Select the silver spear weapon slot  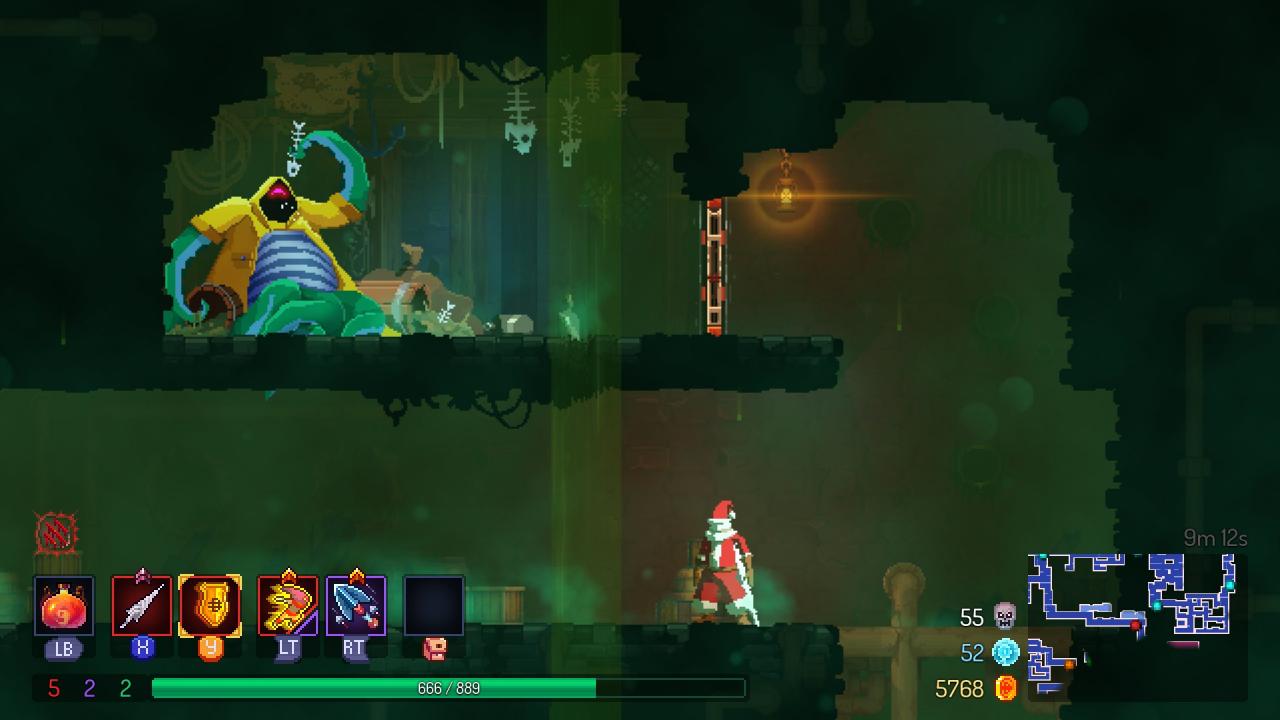(x=142, y=606)
